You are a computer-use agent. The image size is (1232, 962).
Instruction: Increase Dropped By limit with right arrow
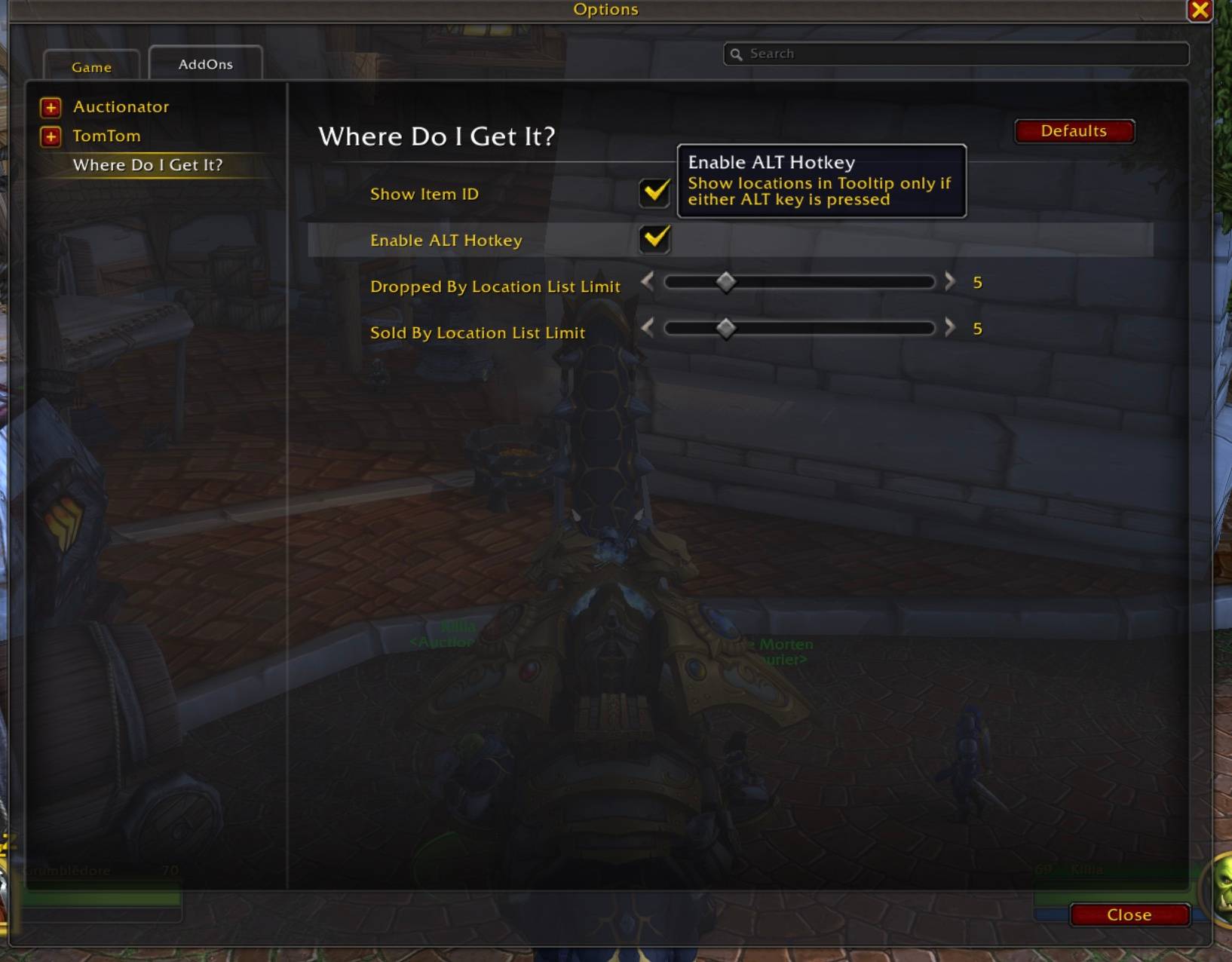(x=949, y=282)
